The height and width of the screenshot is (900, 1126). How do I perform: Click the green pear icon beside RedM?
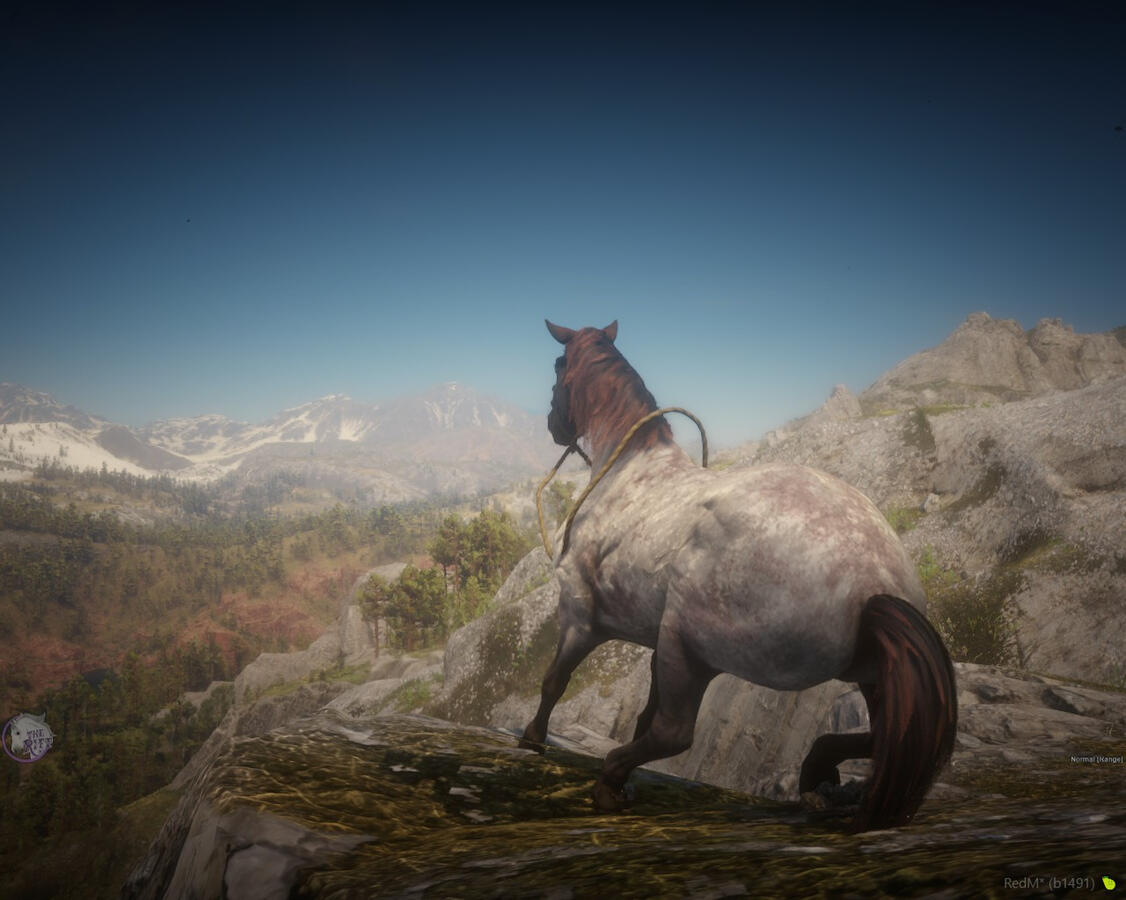(1108, 883)
